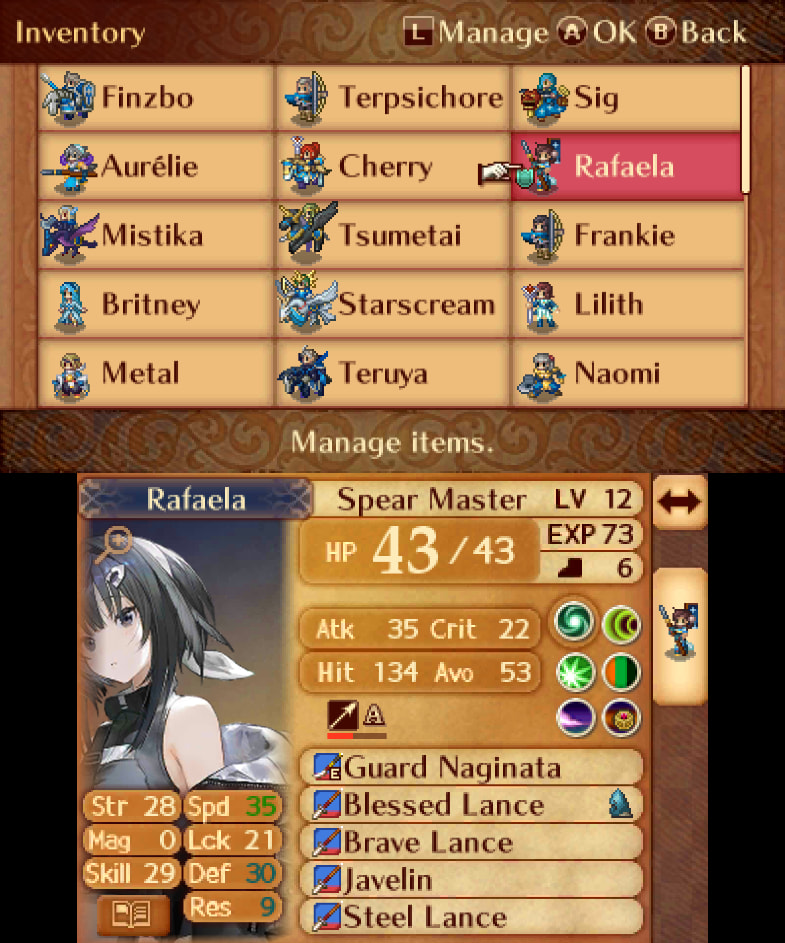785x943 pixels.
Task: Choose the Brave Lance item row
Action: pos(470,842)
